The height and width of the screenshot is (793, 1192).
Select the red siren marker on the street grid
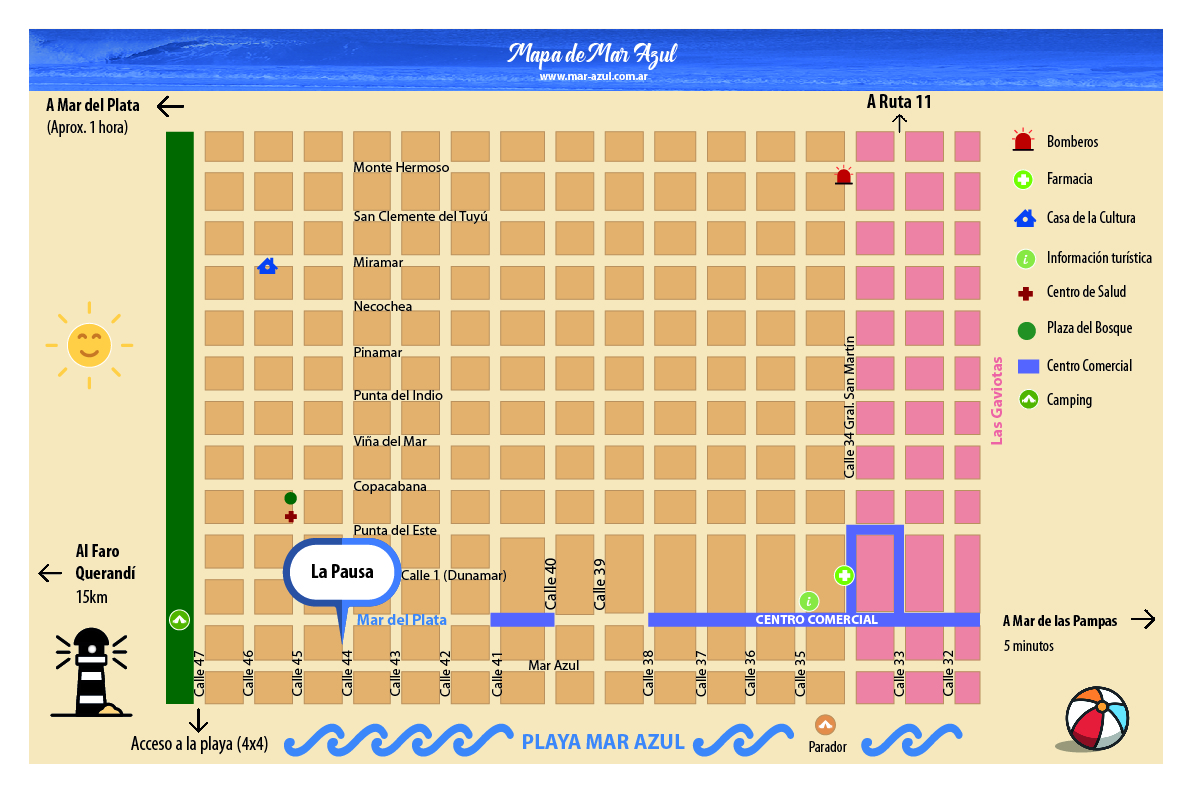[x=843, y=176]
